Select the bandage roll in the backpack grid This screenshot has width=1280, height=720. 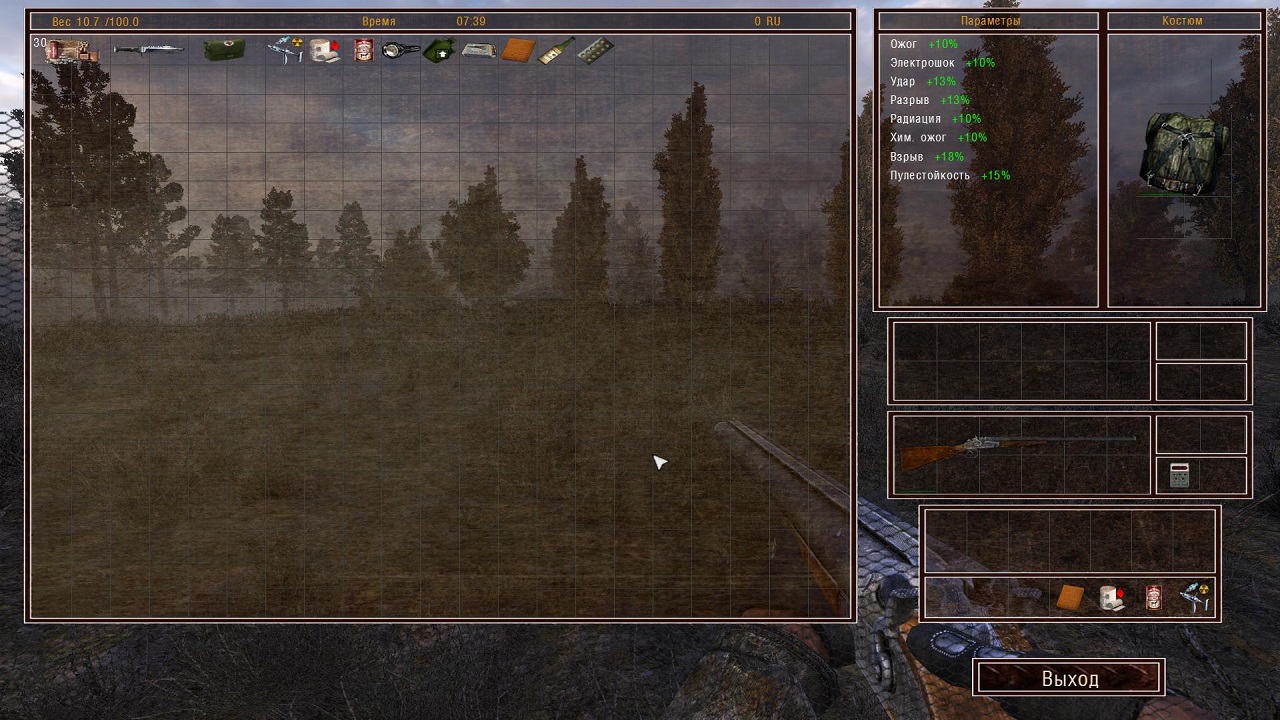(325, 50)
